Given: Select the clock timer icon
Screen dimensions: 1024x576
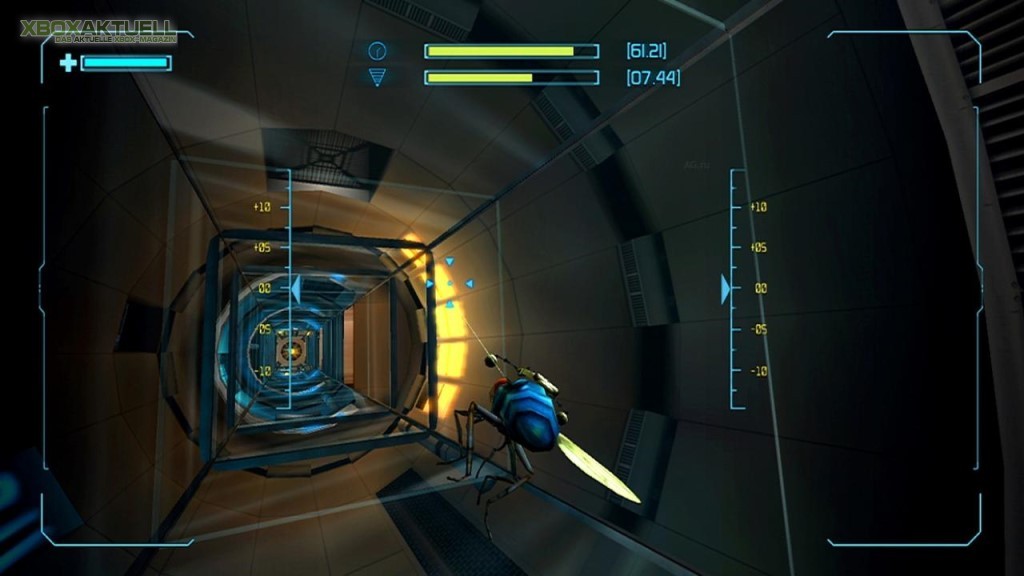Looking at the screenshot, I should [377, 51].
